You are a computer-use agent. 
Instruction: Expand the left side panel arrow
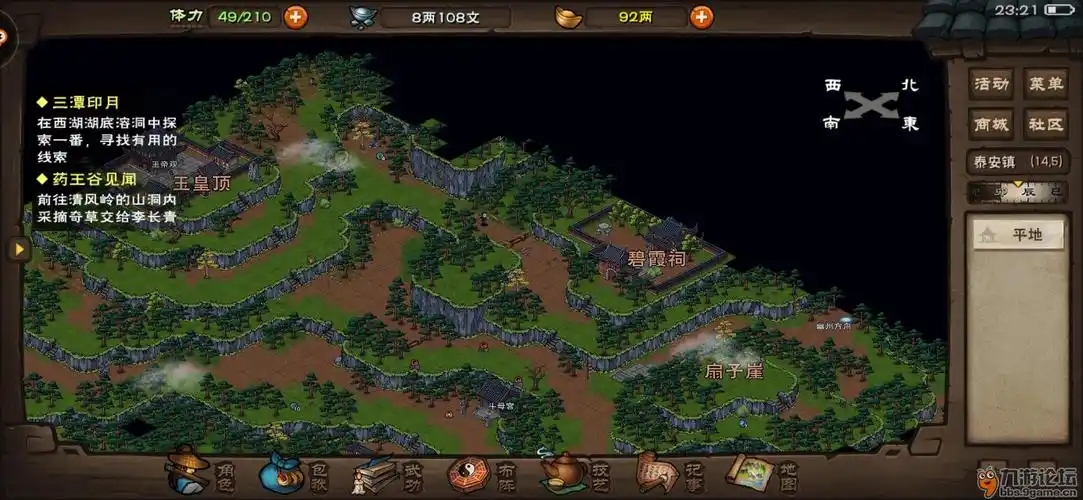pos(18,249)
